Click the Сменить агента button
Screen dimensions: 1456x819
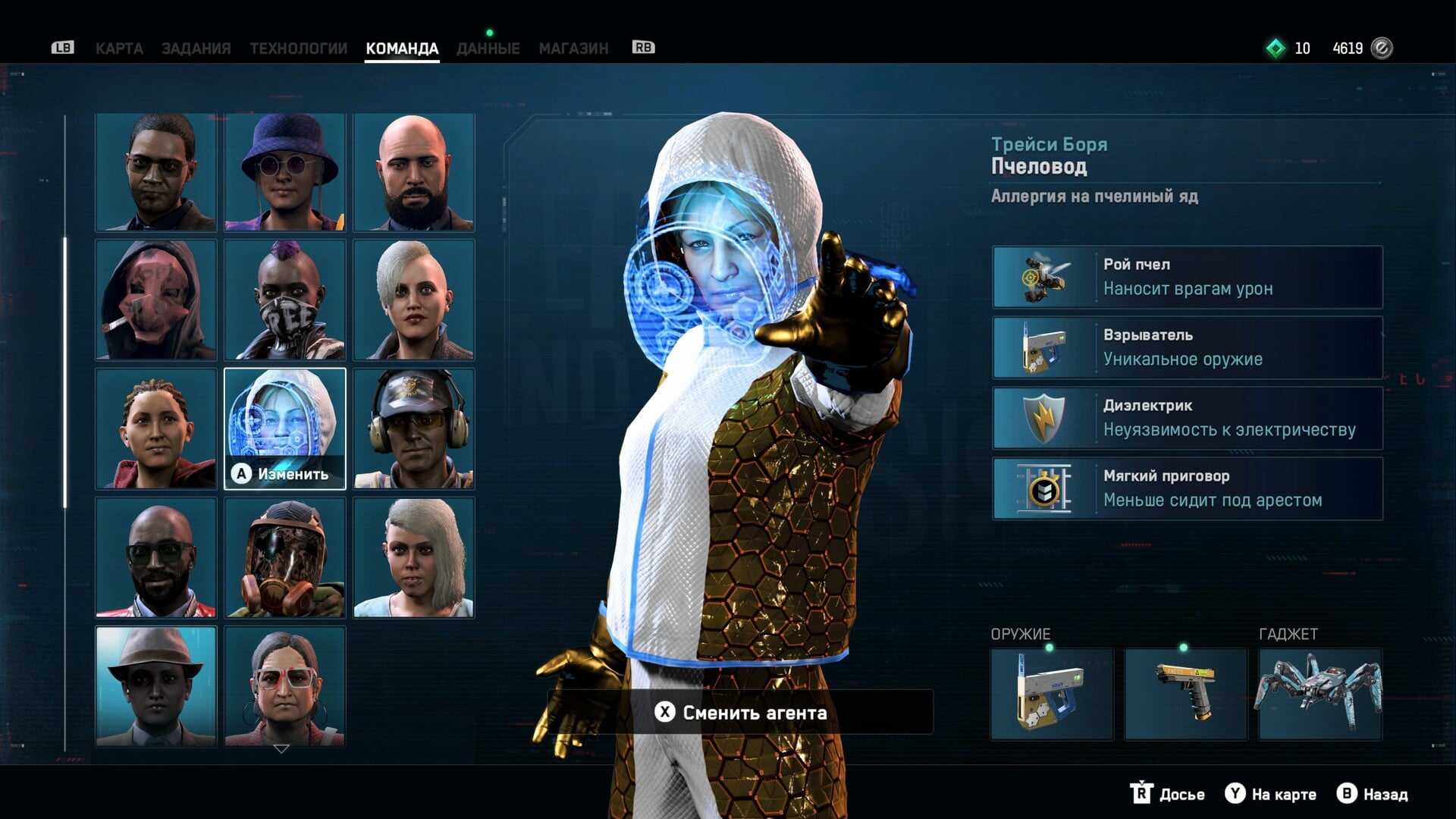click(740, 712)
